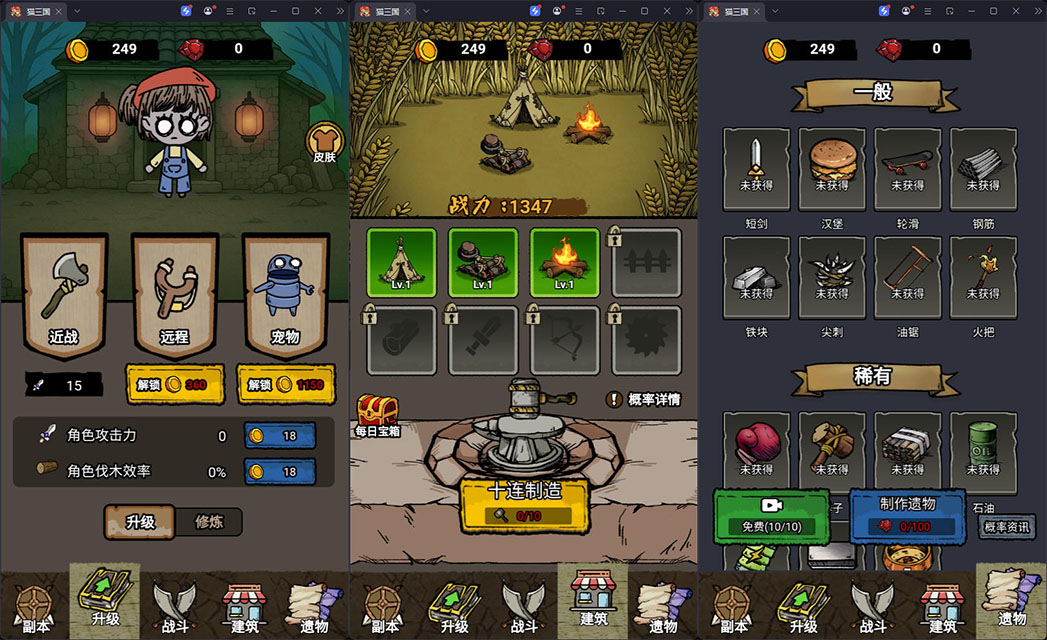Watch the free video 免费(10/10) button
Screen dimensions: 1047x640
click(772, 515)
